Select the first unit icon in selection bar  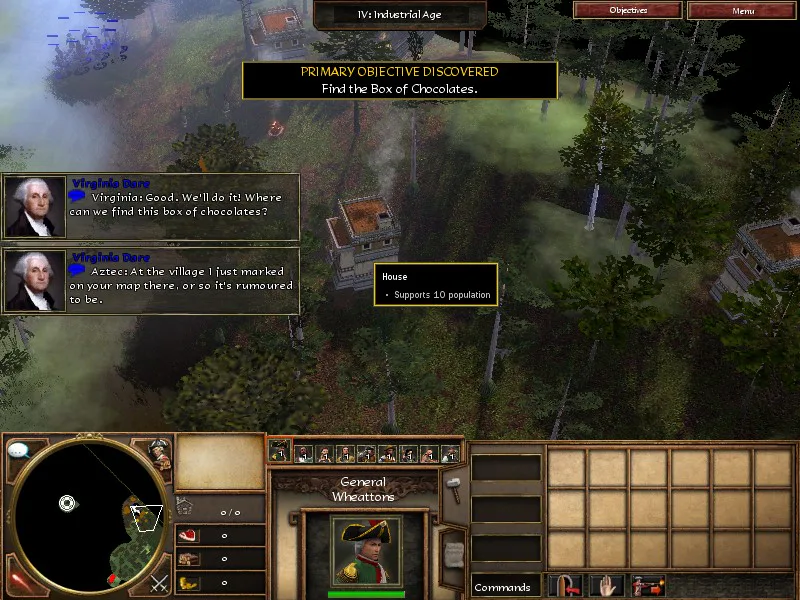tap(280, 452)
